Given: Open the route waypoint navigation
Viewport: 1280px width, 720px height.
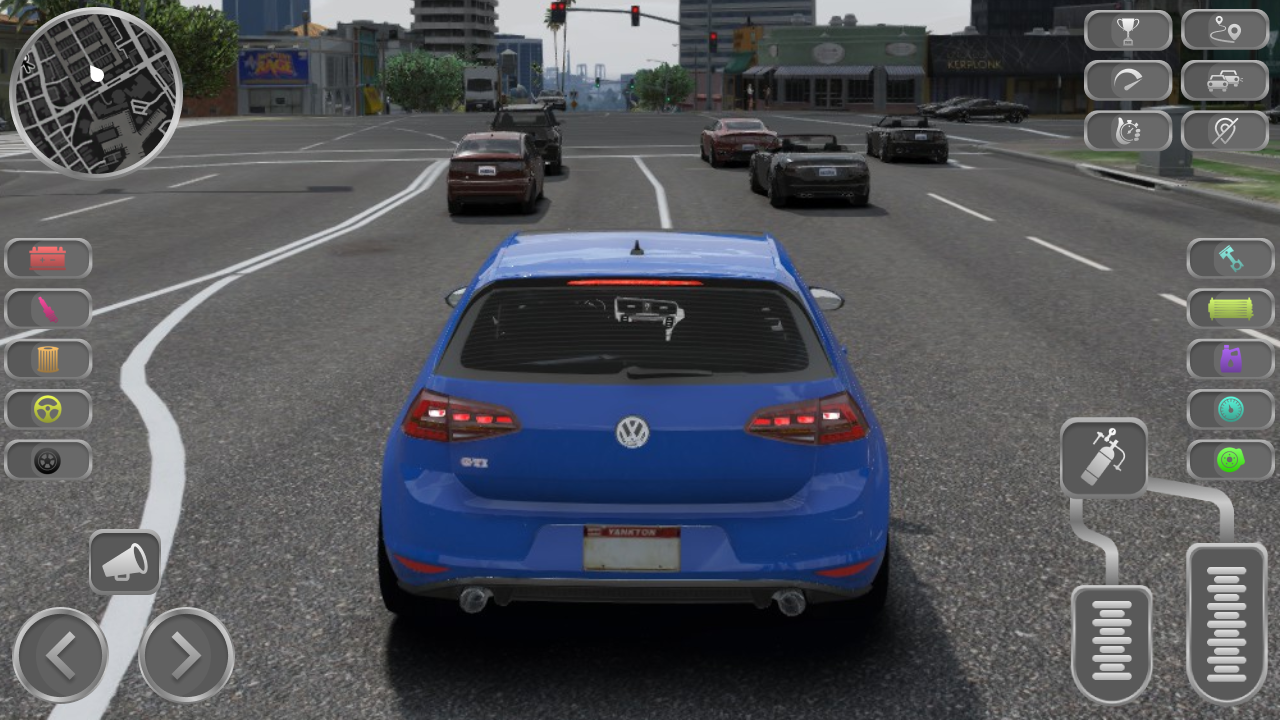Looking at the screenshot, I should pos(1224,30).
